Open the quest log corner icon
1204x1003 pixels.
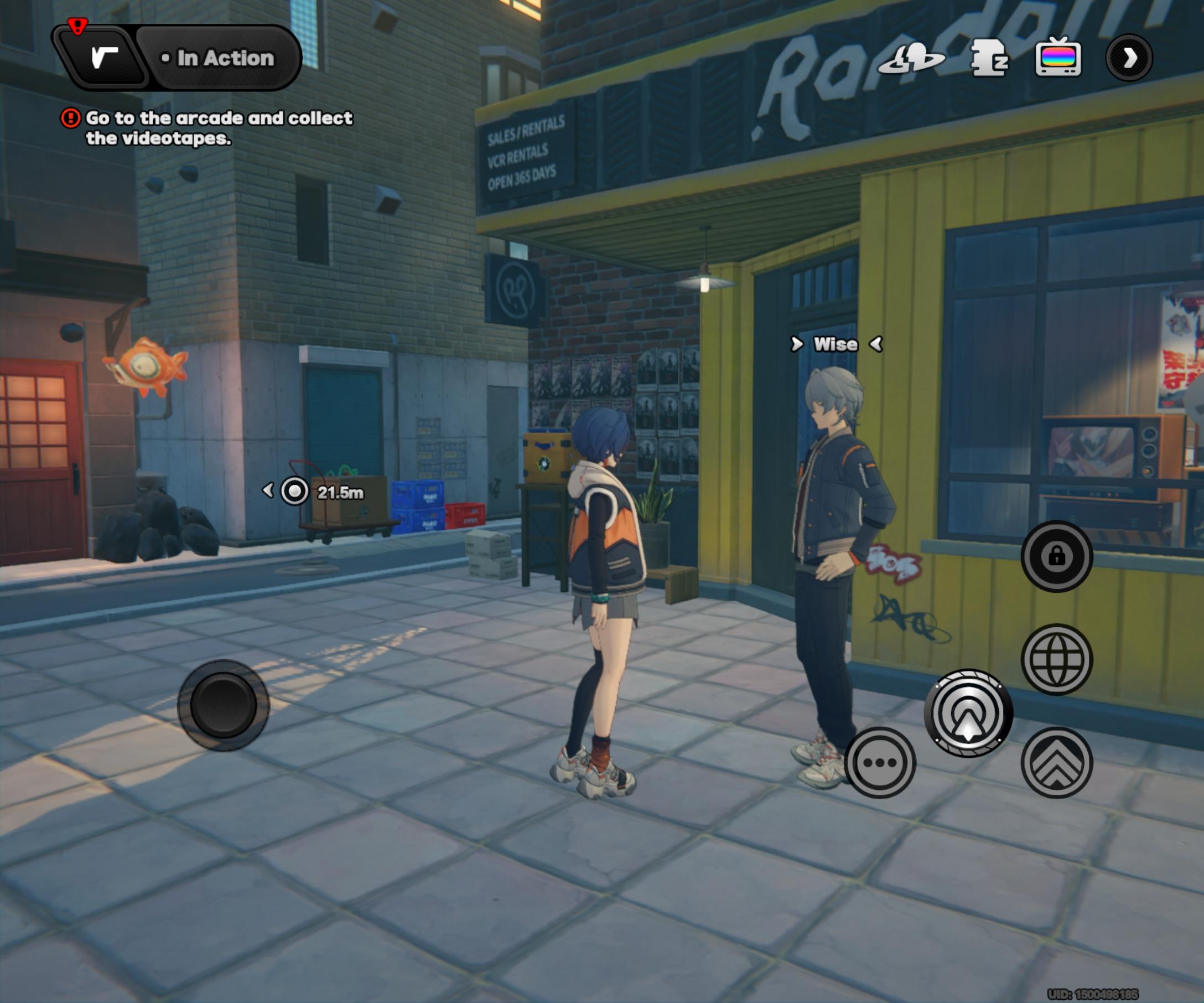tap(104, 58)
